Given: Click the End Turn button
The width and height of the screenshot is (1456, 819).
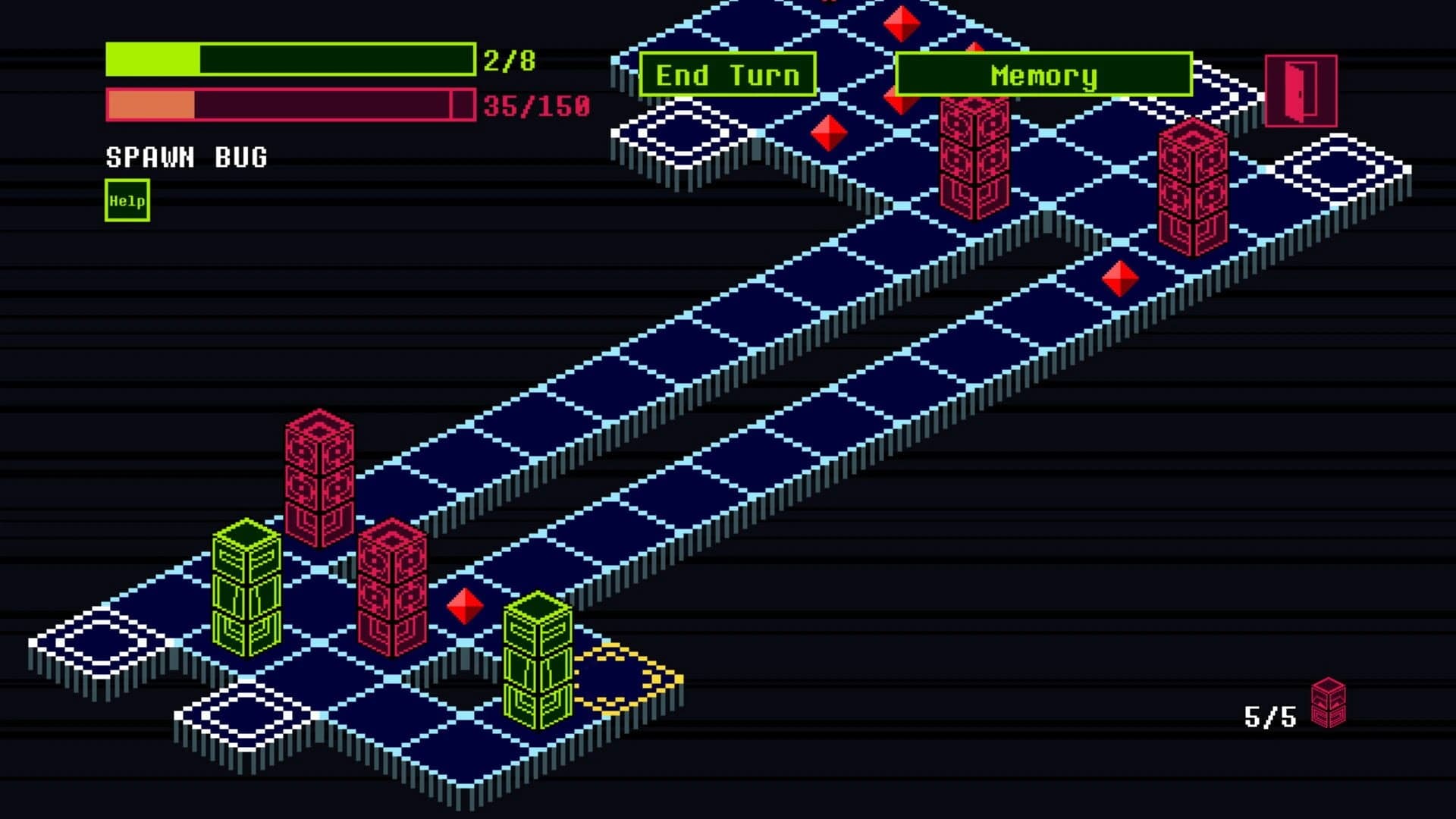Looking at the screenshot, I should 728,75.
